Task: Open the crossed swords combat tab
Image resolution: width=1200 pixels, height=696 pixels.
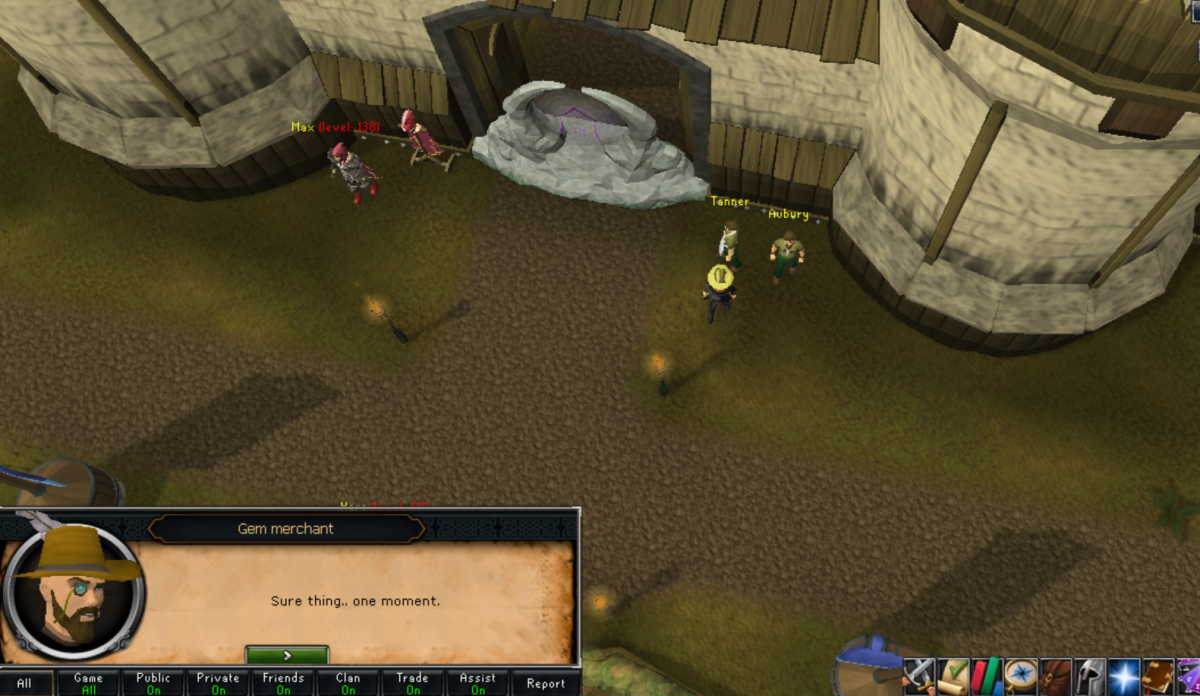Action: pos(919,676)
